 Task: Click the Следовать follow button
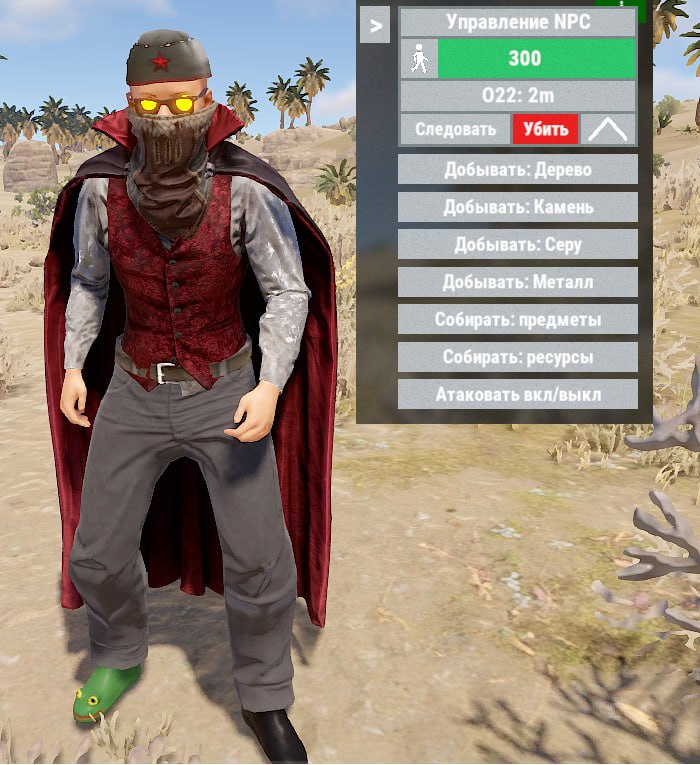click(455, 129)
